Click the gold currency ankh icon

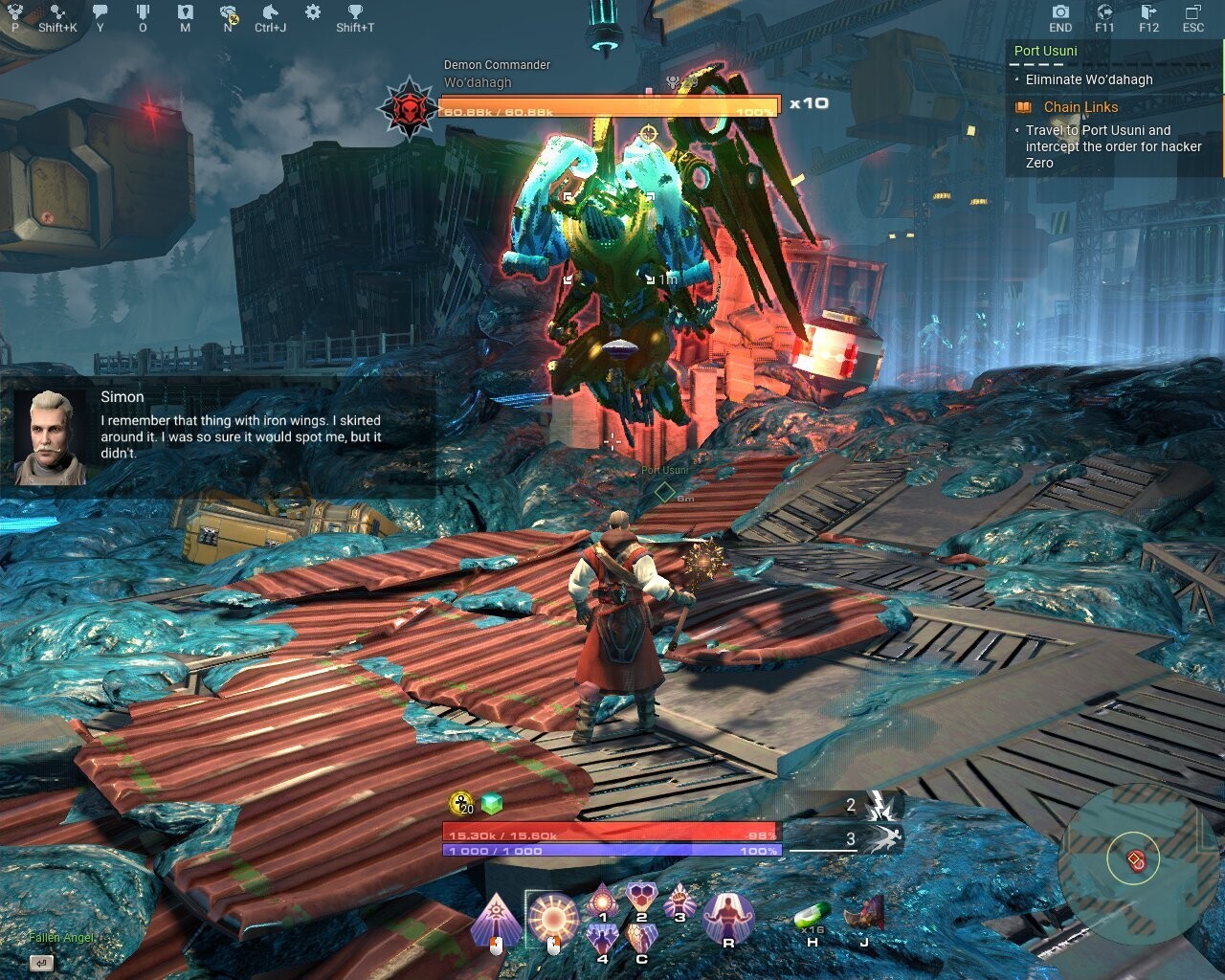459,802
